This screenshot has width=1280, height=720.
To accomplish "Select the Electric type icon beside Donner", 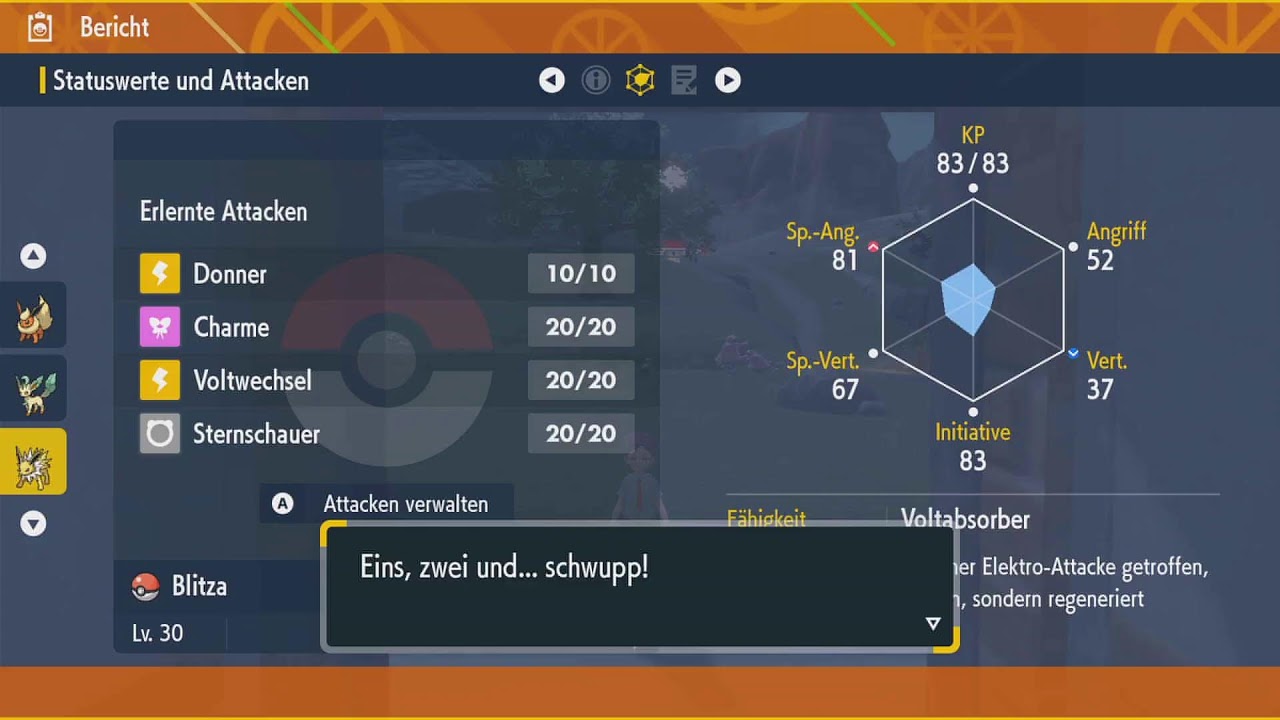I will [160, 273].
